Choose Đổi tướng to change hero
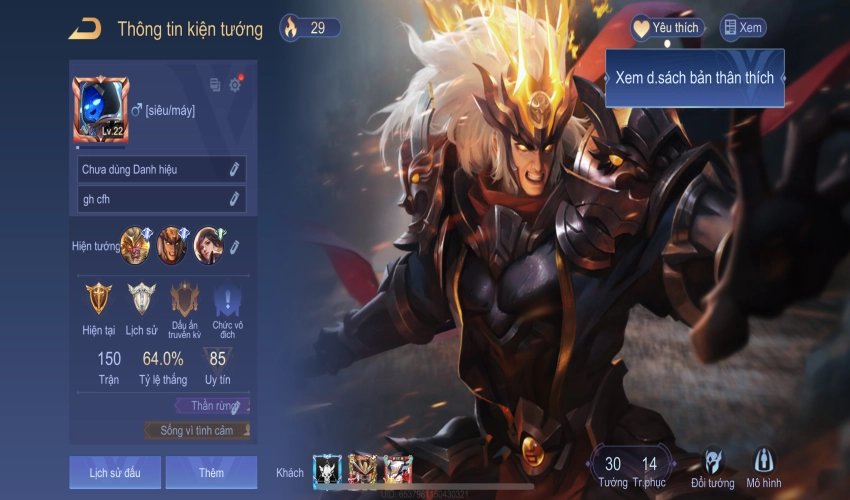Image resolution: width=850 pixels, height=500 pixels. (713, 468)
